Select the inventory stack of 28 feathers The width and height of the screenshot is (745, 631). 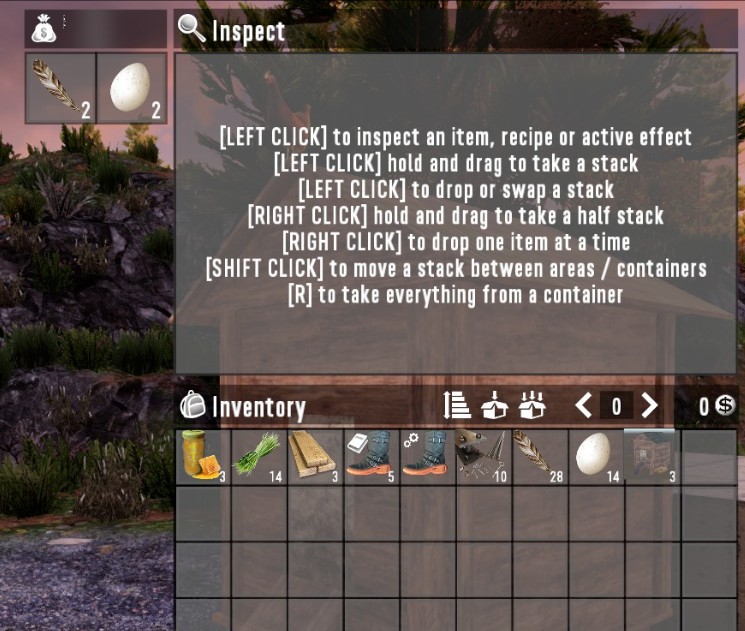pos(539,457)
